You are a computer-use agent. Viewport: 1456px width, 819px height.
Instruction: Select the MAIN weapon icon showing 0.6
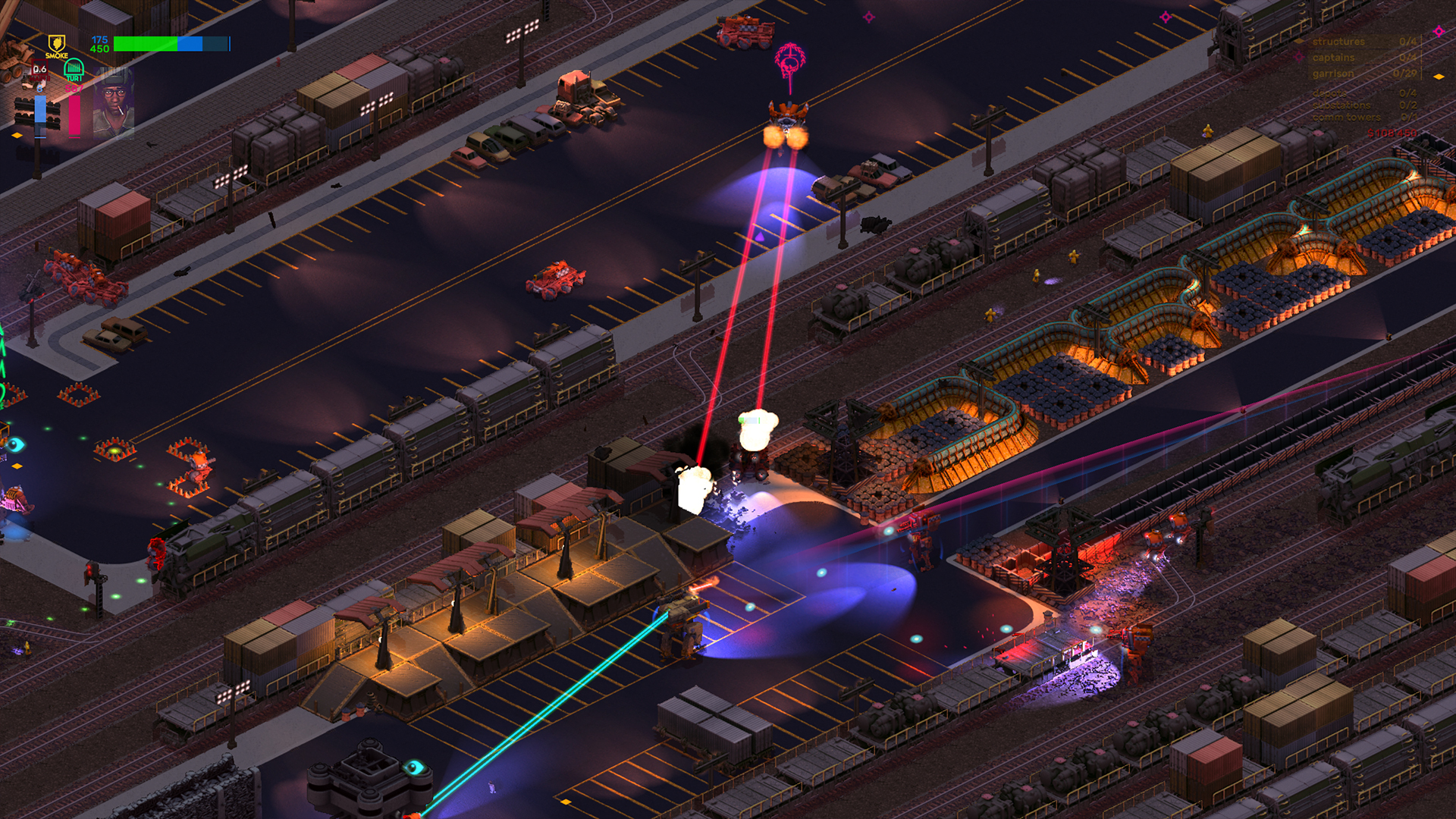coord(39,70)
